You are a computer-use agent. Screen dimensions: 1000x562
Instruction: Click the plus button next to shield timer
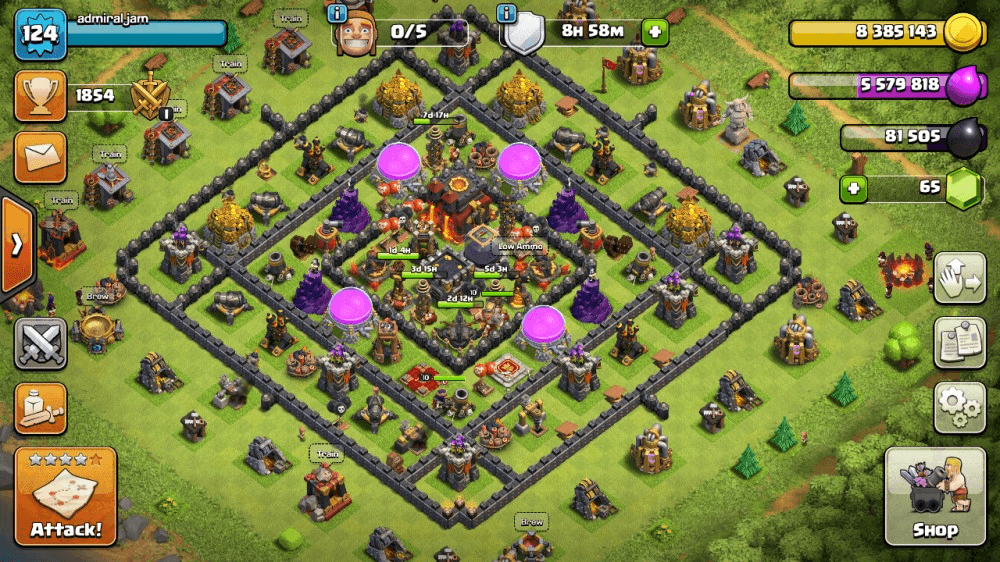[x=655, y=32]
